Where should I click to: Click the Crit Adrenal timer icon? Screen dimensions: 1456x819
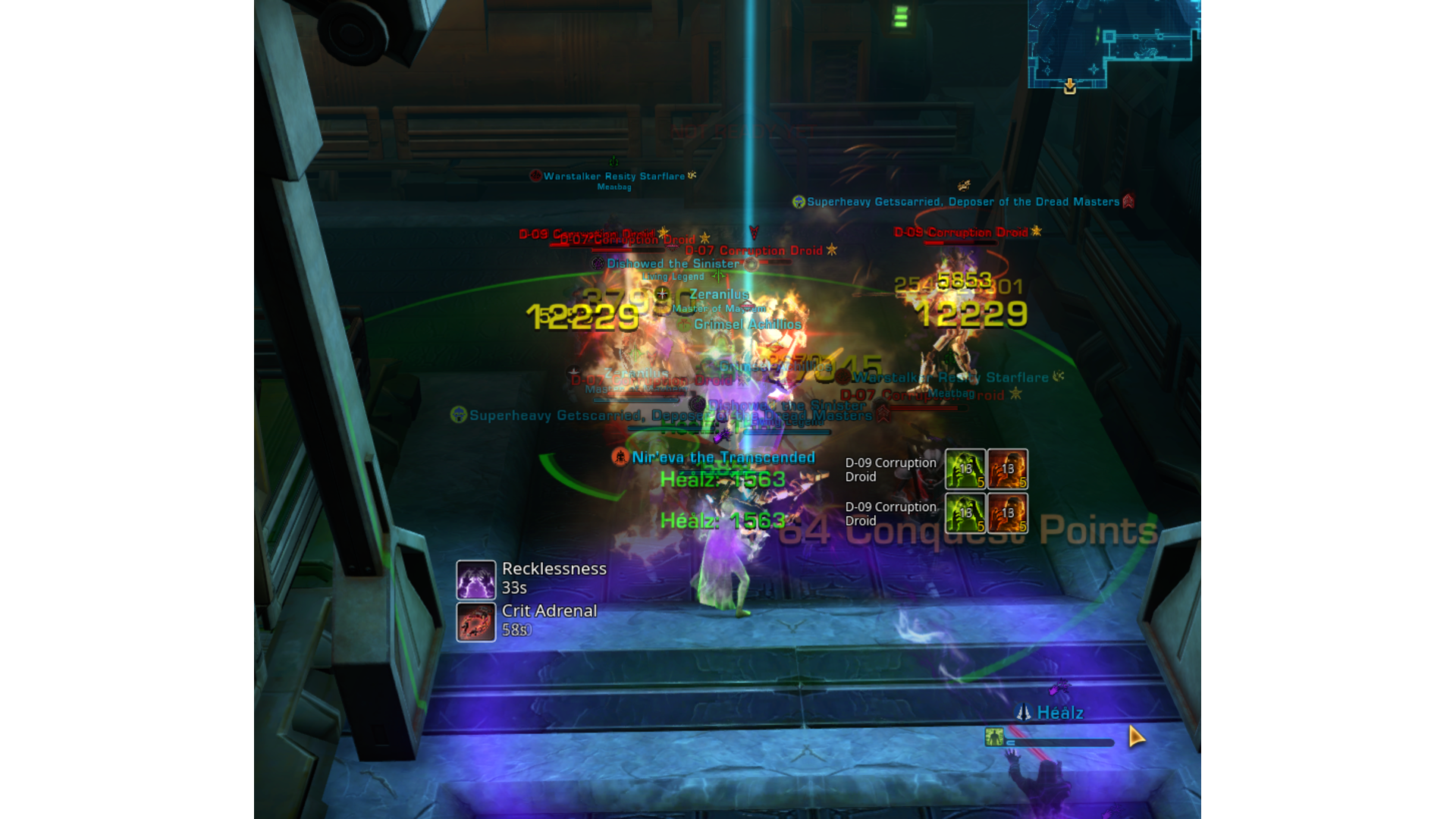475,623
